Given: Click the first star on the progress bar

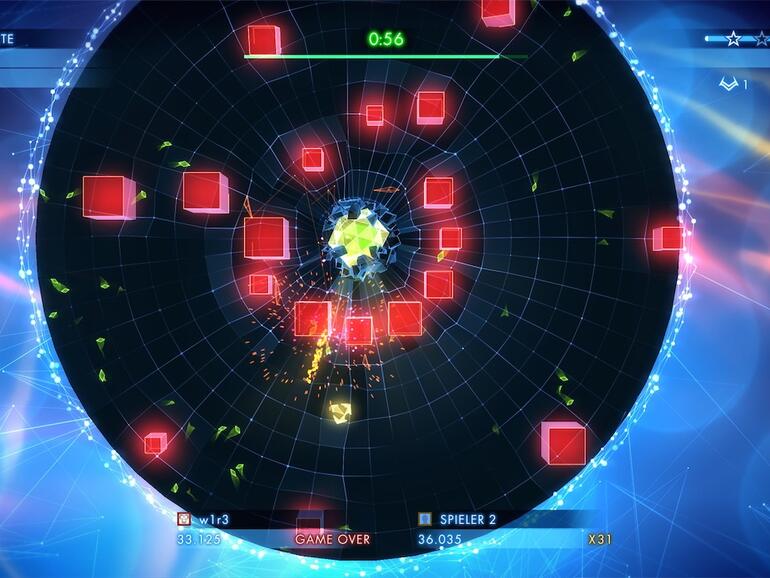Looking at the screenshot, I should click(x=734, y=39).
